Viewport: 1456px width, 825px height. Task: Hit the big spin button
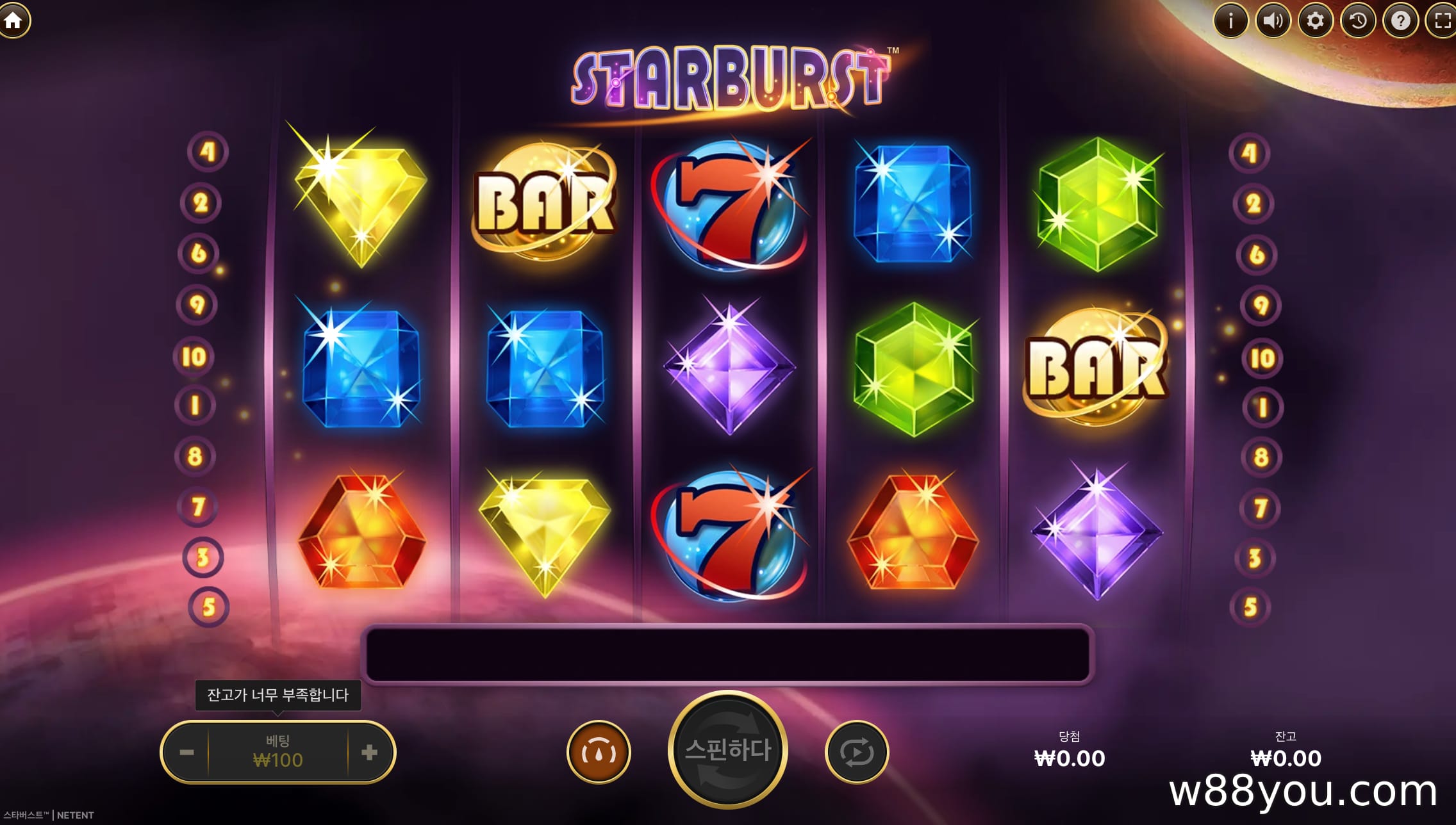(x=727, y=749)
